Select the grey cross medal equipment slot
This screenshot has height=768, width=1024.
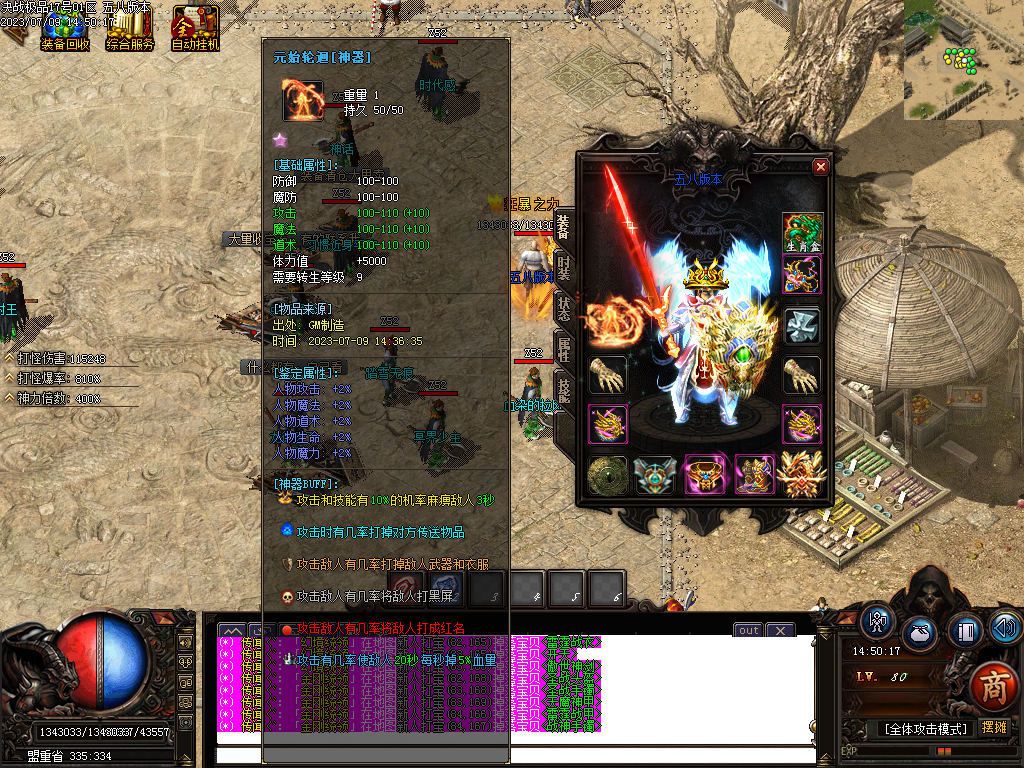click(x=802, y=325)
